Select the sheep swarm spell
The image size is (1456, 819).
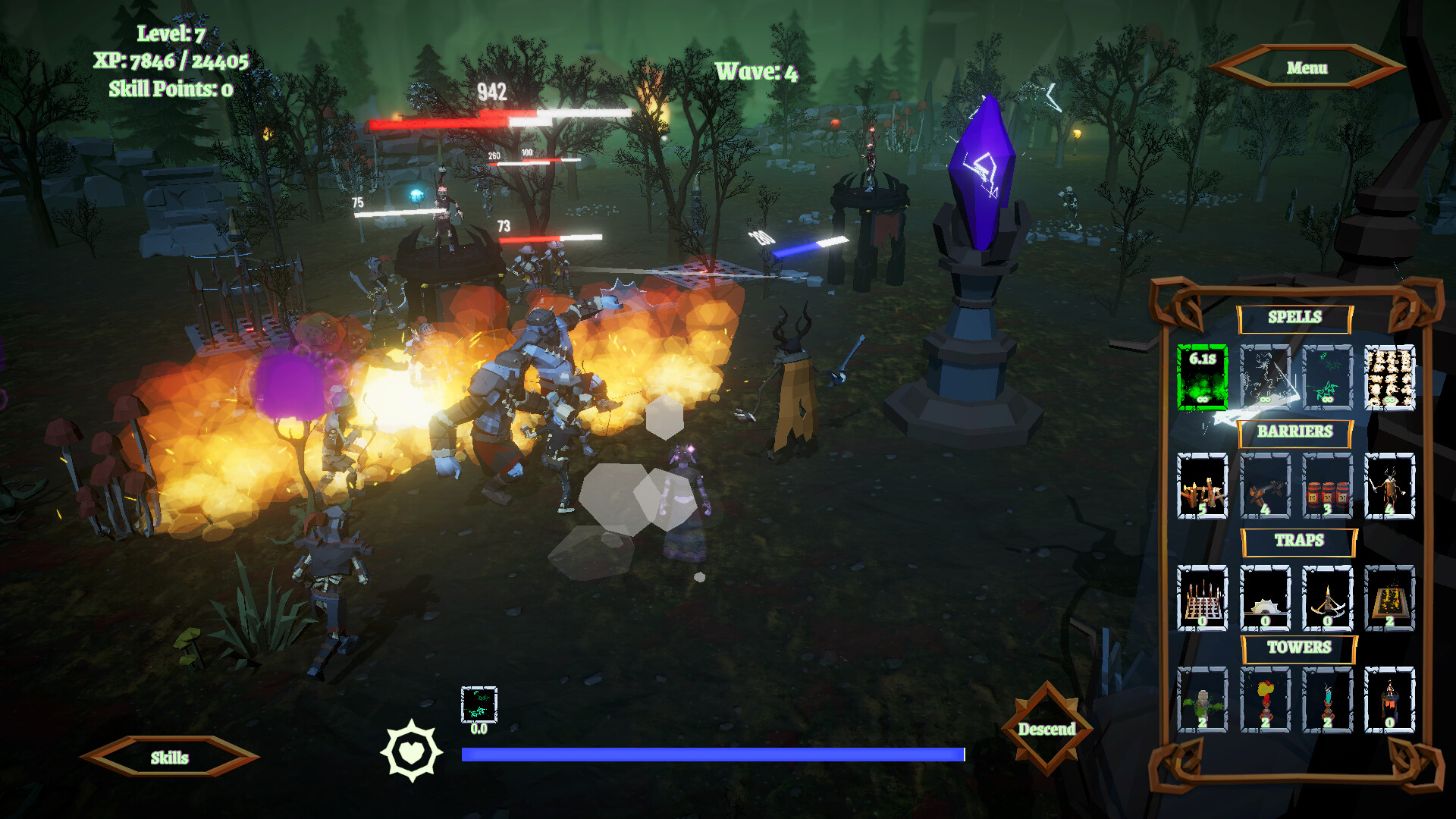pos(1389,377)
